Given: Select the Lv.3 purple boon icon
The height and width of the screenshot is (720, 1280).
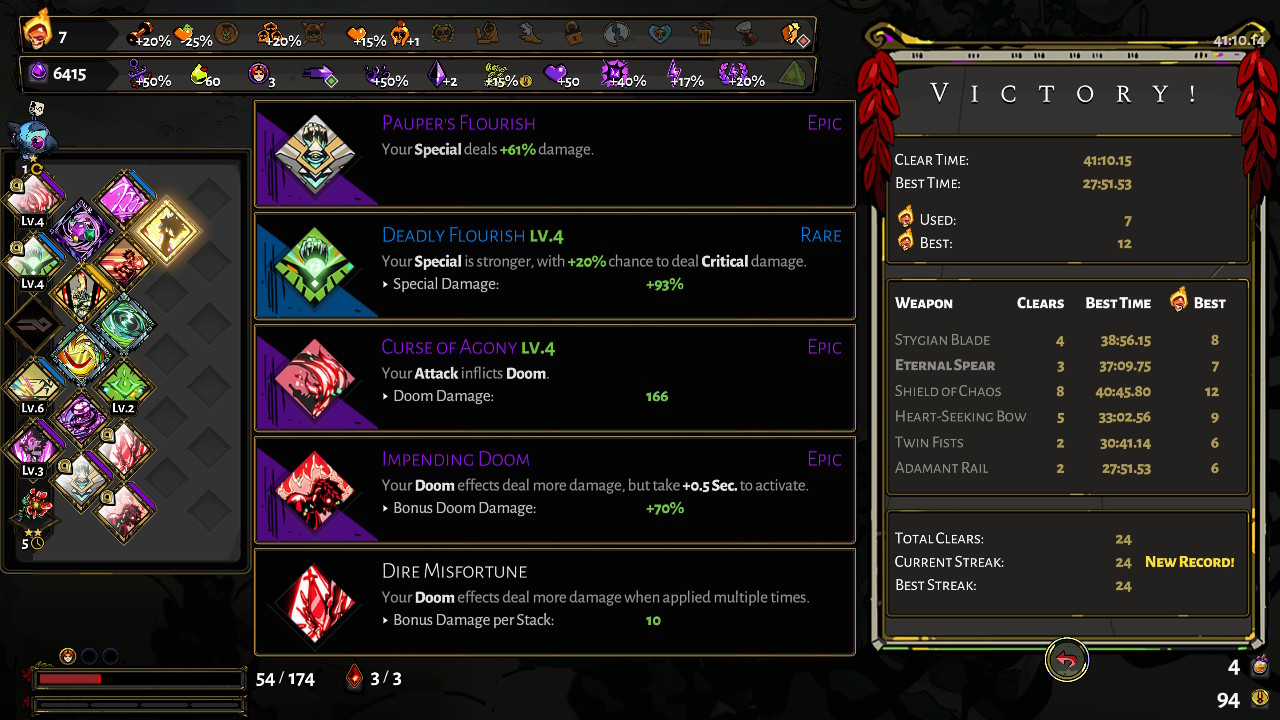Looking at the screenshot, I should click(34, 446).
